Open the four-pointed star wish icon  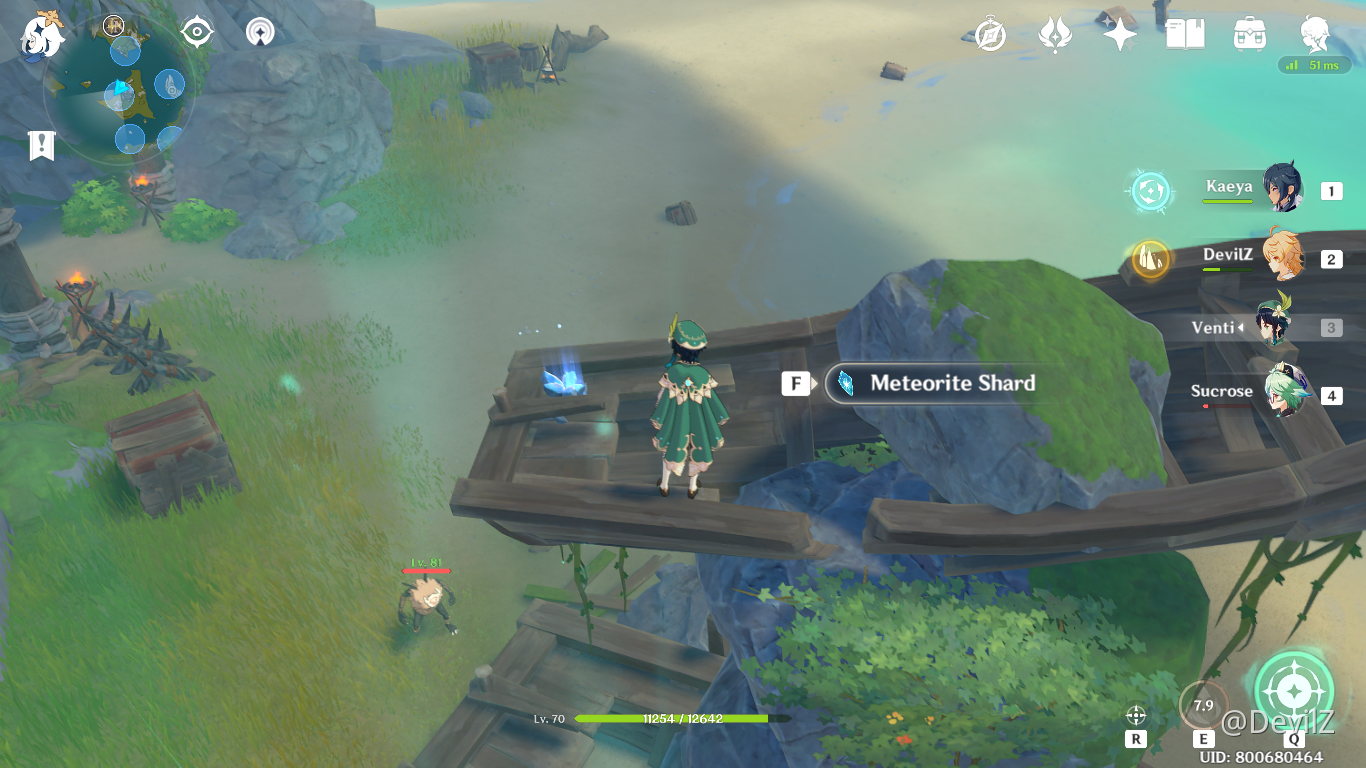(1120, 35)
